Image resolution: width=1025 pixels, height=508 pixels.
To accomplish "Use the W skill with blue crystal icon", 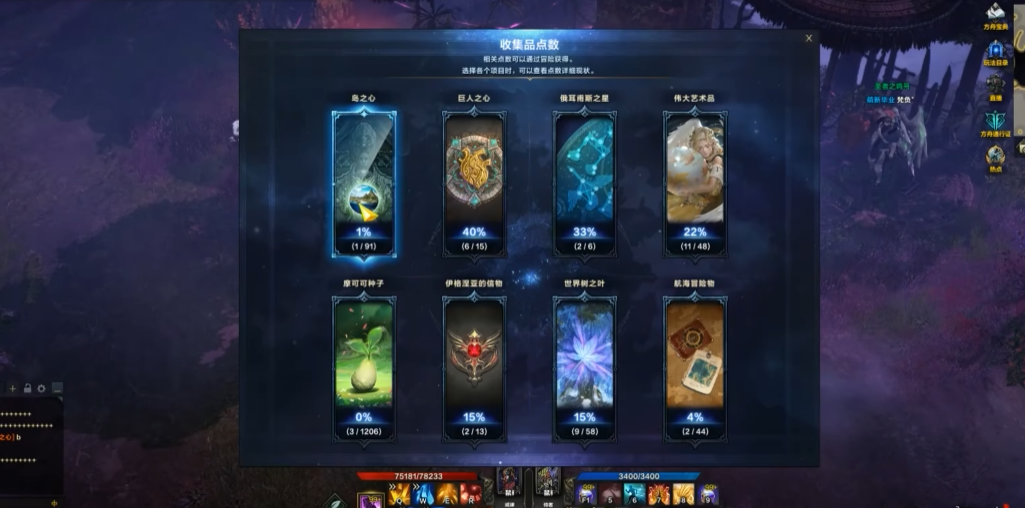I will pos(424,494).
